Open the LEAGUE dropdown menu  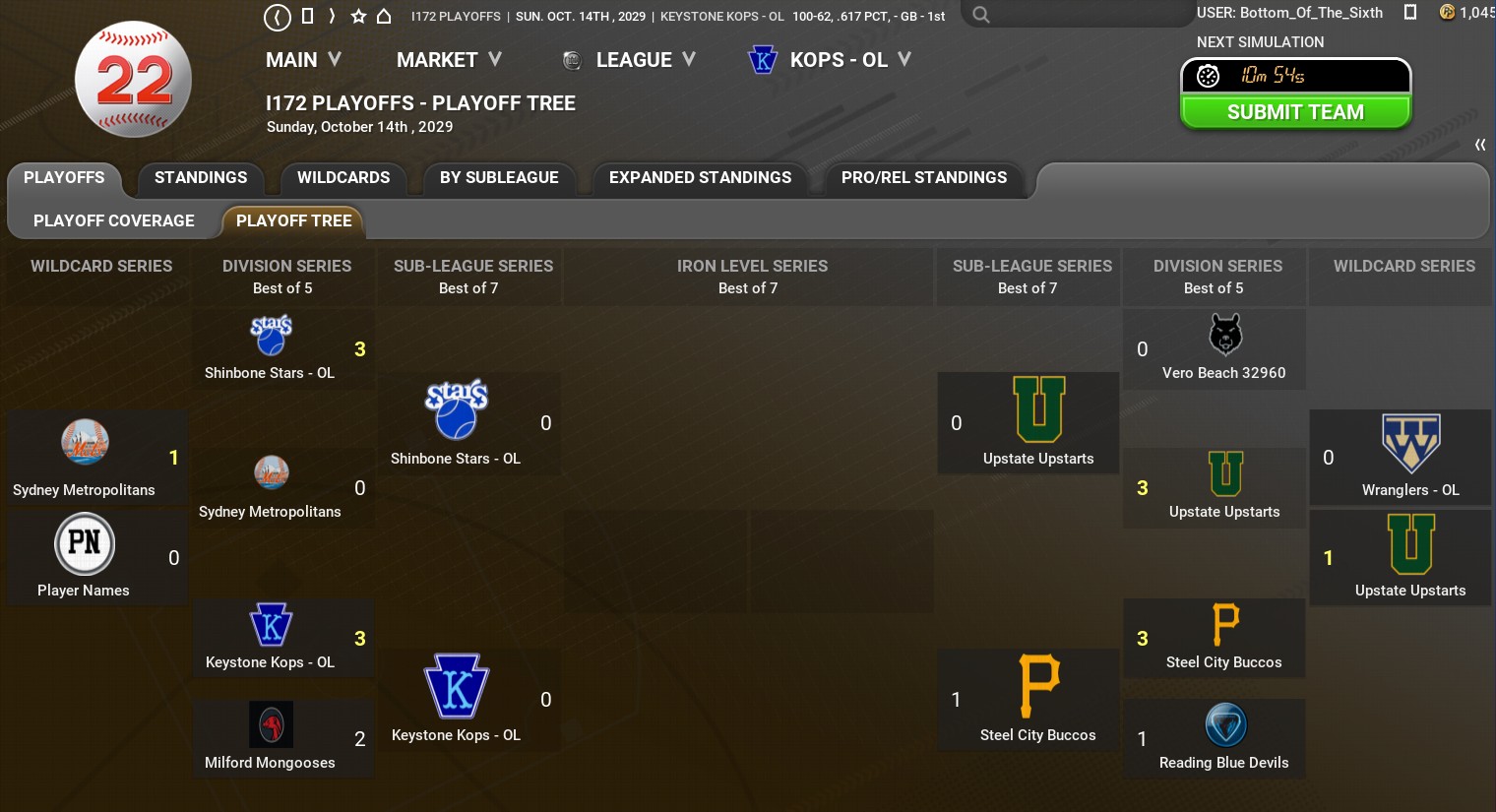pyautogui.click(x=644, y=60)
